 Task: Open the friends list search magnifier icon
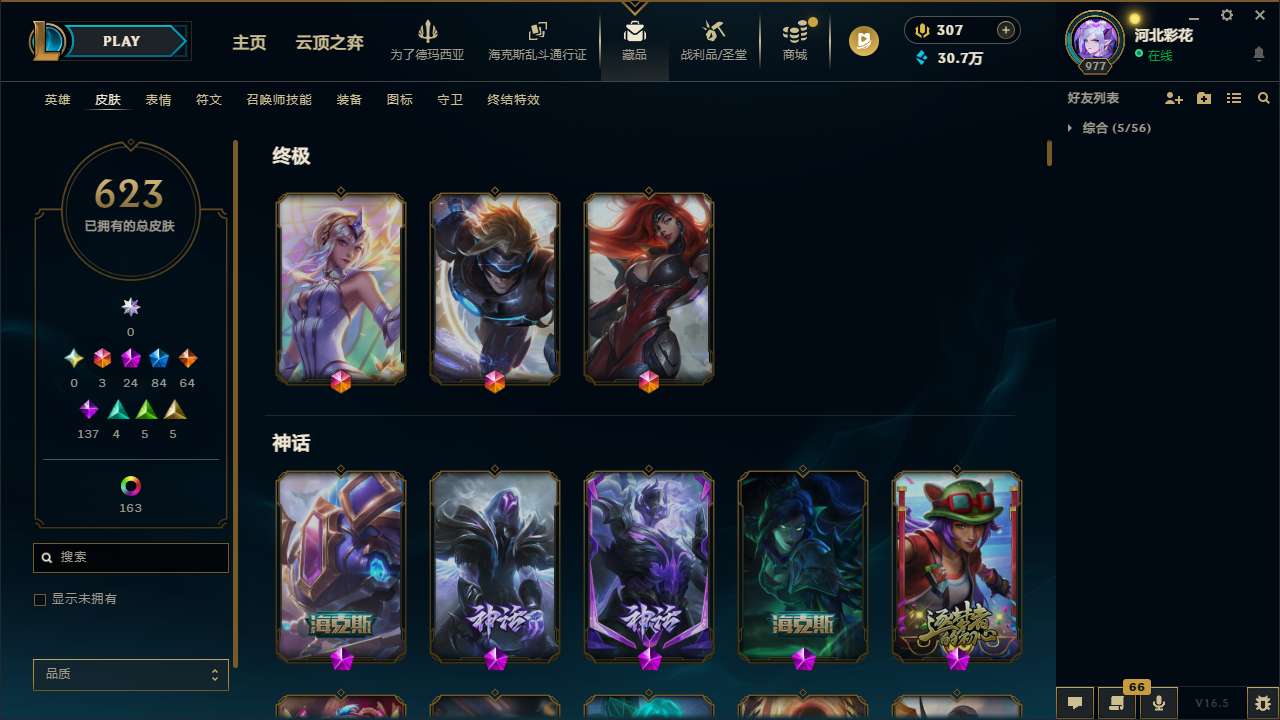(1263, 97)
